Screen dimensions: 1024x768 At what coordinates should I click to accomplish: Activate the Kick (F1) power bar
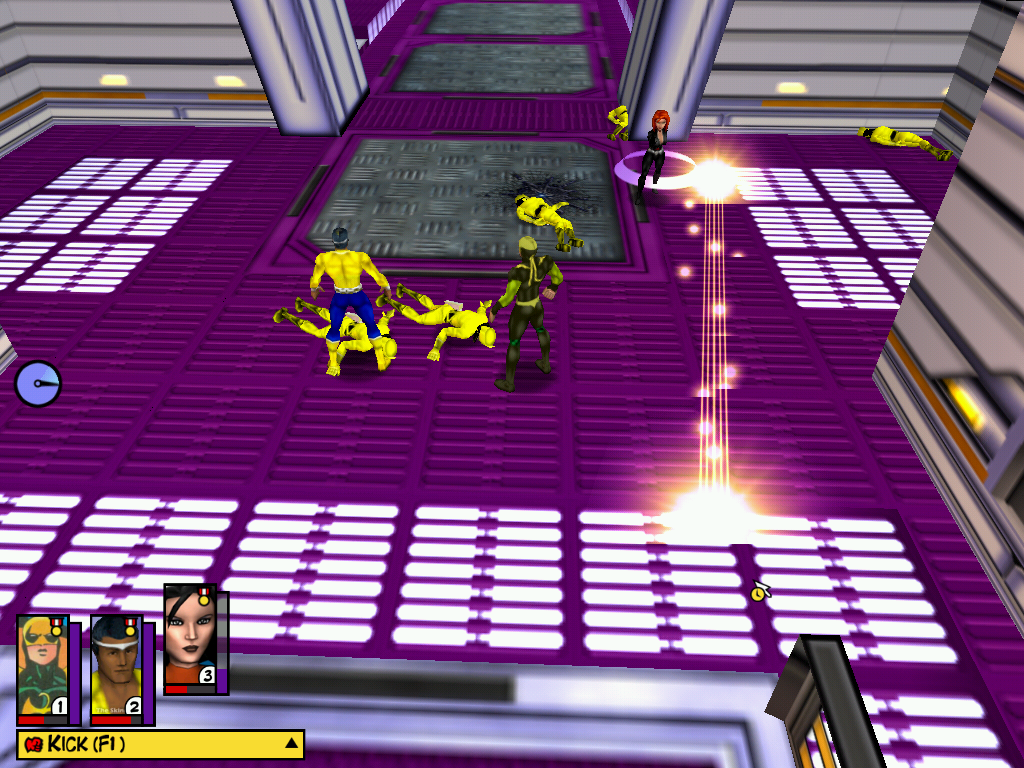[x=150, y=744]
